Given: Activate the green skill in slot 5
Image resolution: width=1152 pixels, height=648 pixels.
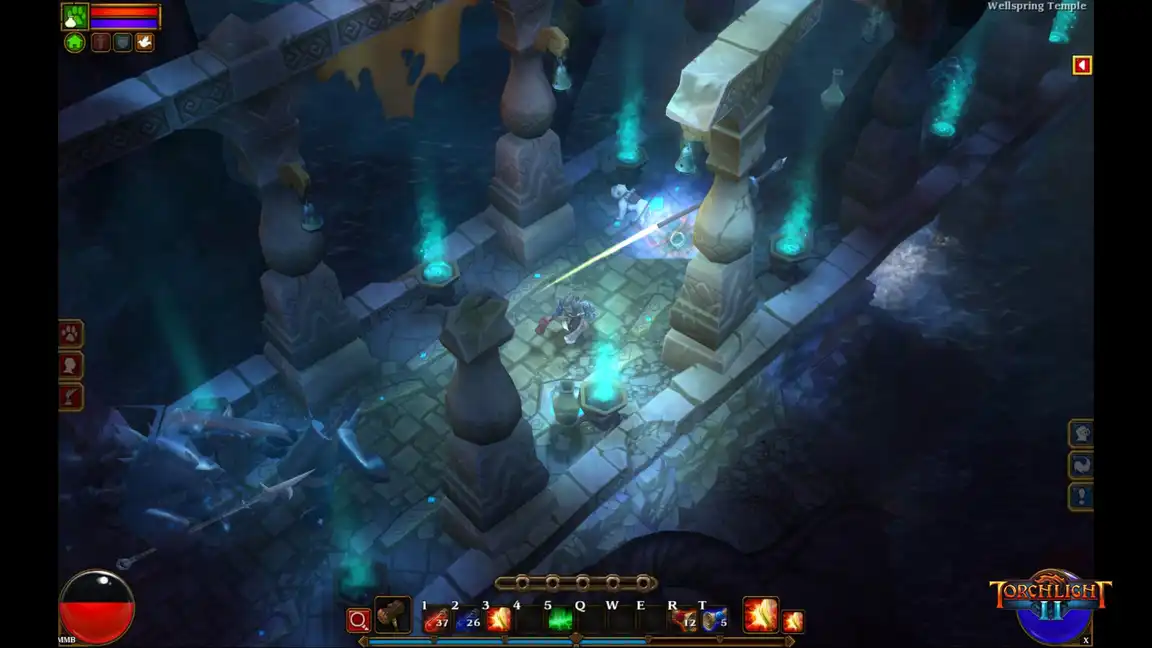Looking at the screenshot, I should pos(559,620).
